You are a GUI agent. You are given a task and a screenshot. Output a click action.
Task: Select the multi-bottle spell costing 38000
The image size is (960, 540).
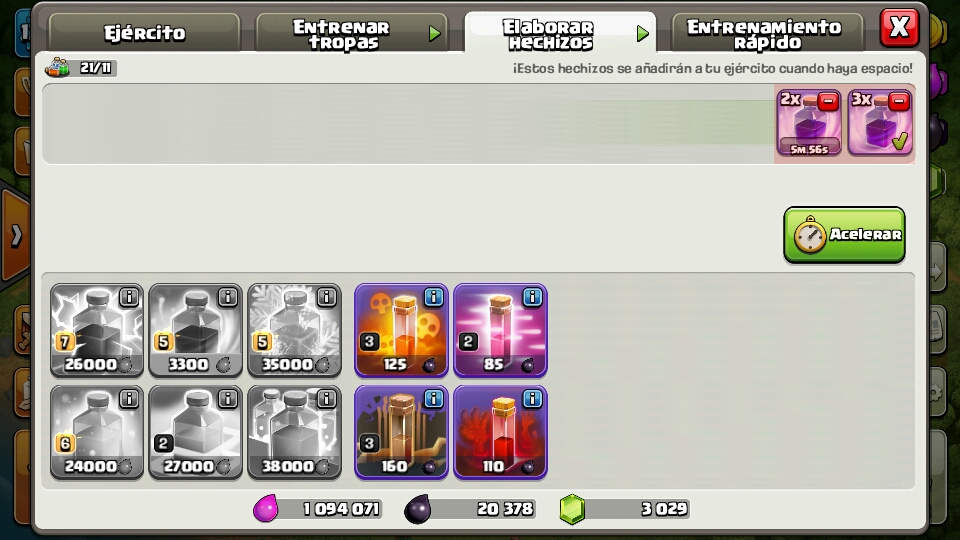(x=294, y=432)
